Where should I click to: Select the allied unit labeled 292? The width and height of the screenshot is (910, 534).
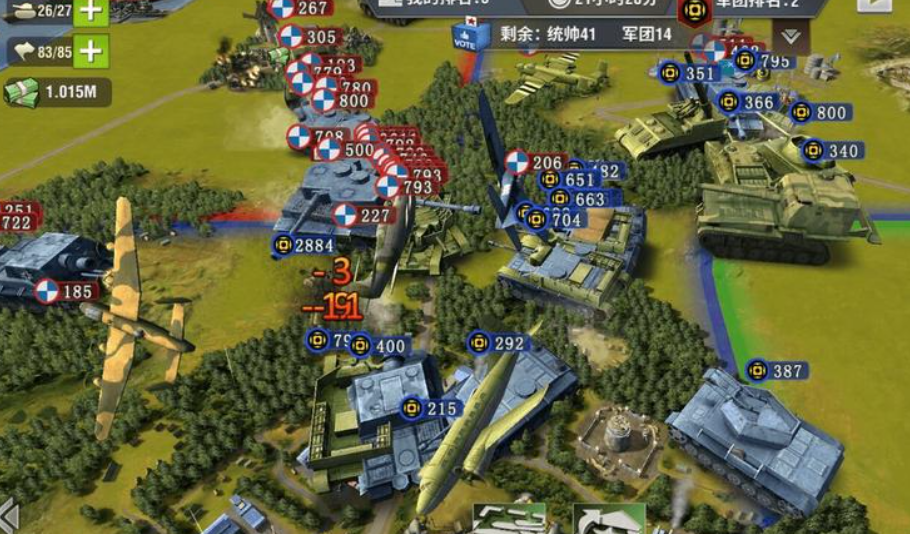[x=497, y=344]
